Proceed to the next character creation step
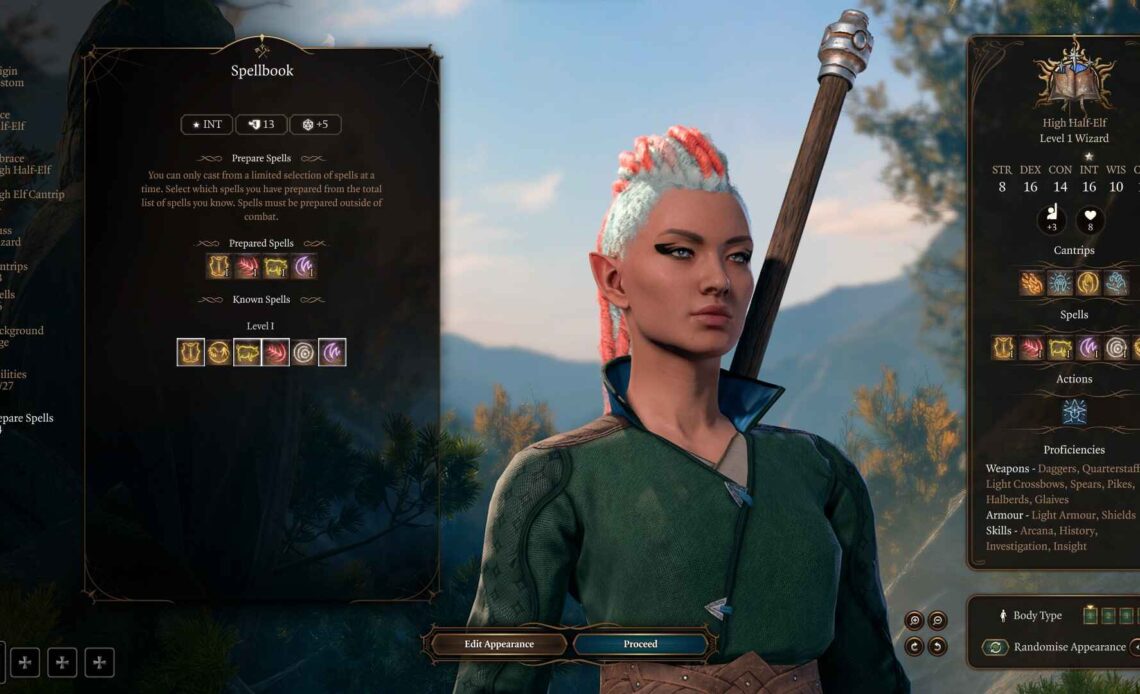The height and width of the screenshot is (694, 1140). click(640, 644)
